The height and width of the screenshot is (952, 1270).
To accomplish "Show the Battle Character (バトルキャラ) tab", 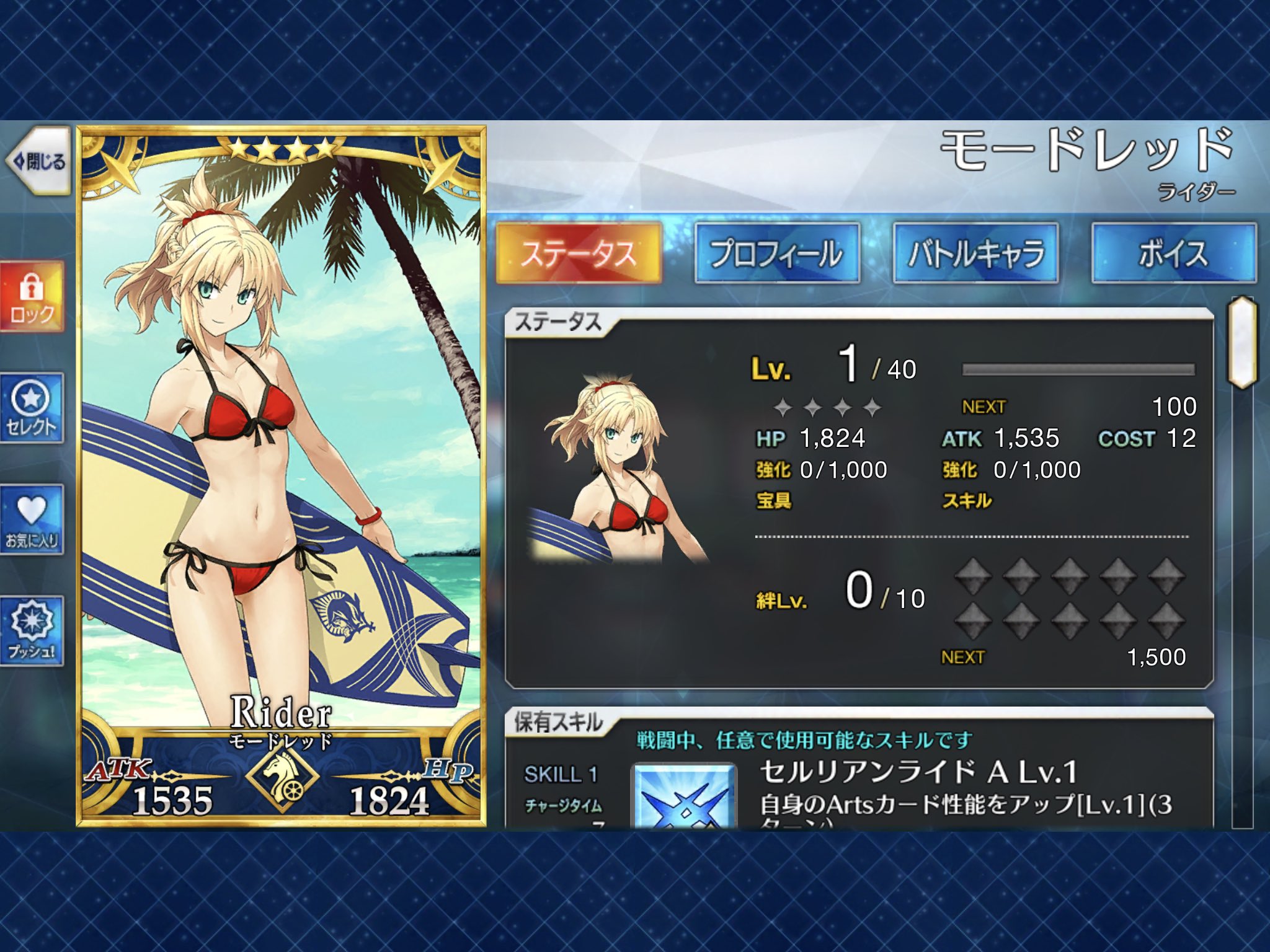I will pos(975,253).
